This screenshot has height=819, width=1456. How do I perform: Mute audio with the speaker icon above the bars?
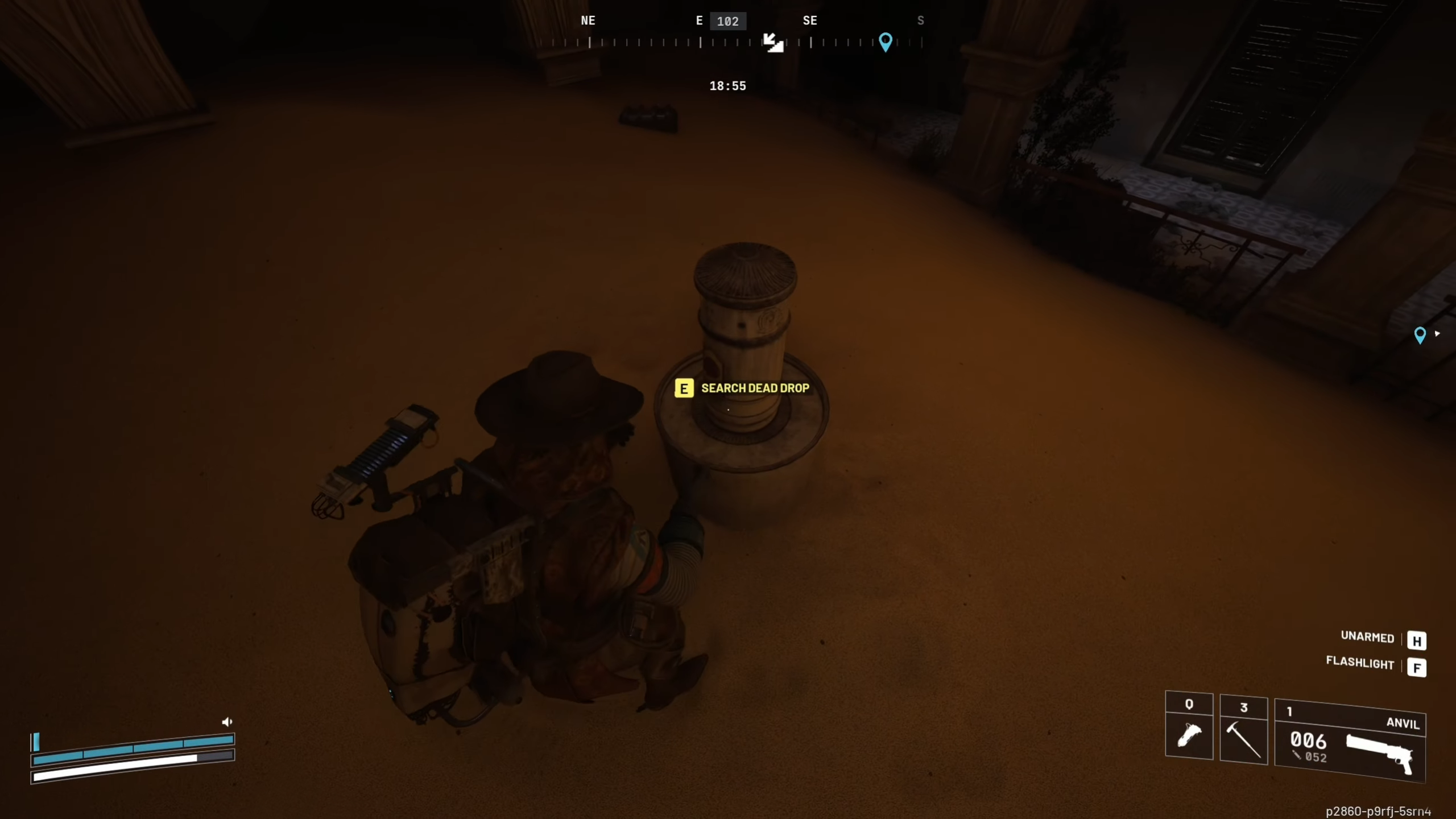(227, 721)
